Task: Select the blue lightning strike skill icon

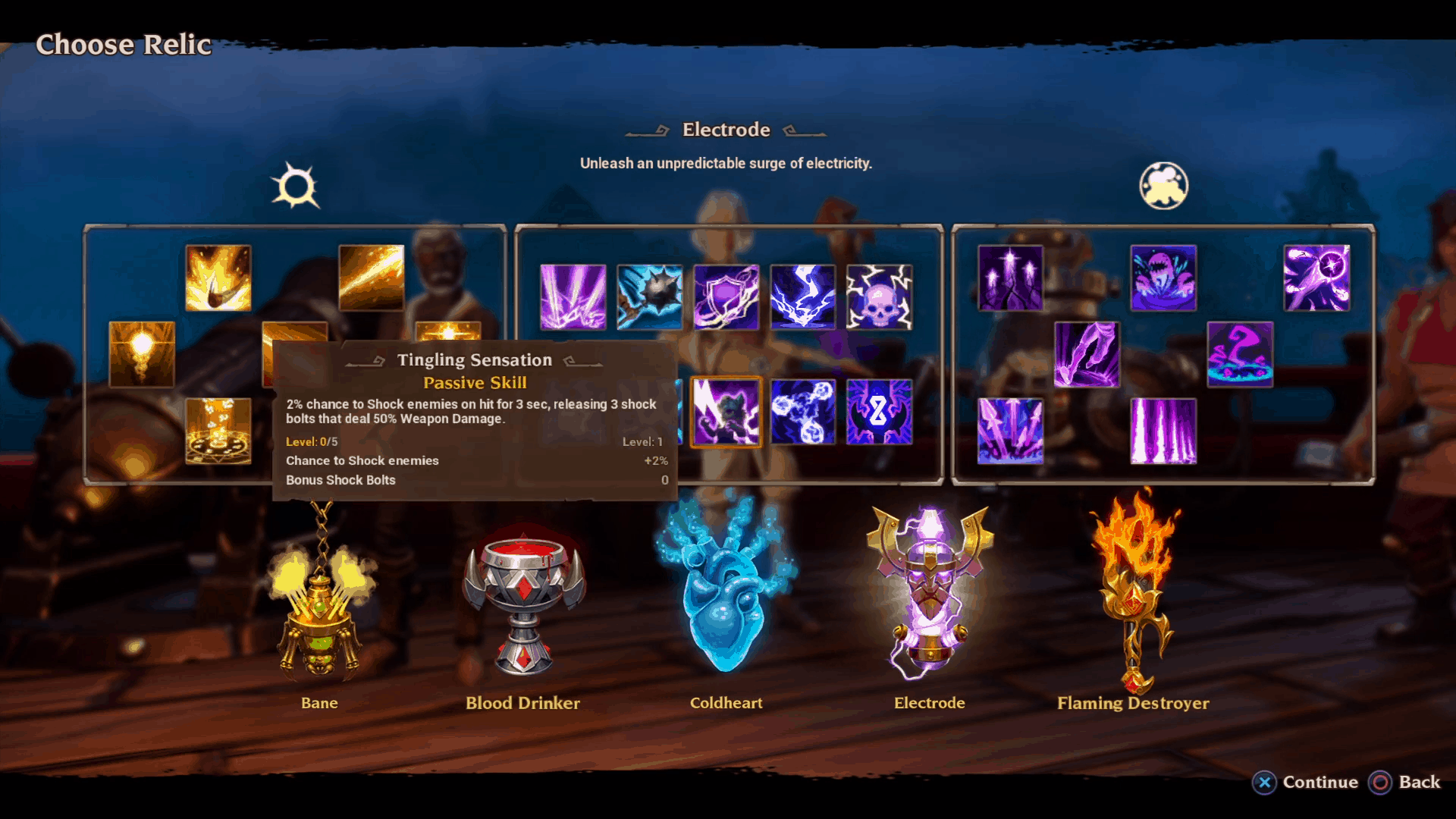Action: click(803, 296)
